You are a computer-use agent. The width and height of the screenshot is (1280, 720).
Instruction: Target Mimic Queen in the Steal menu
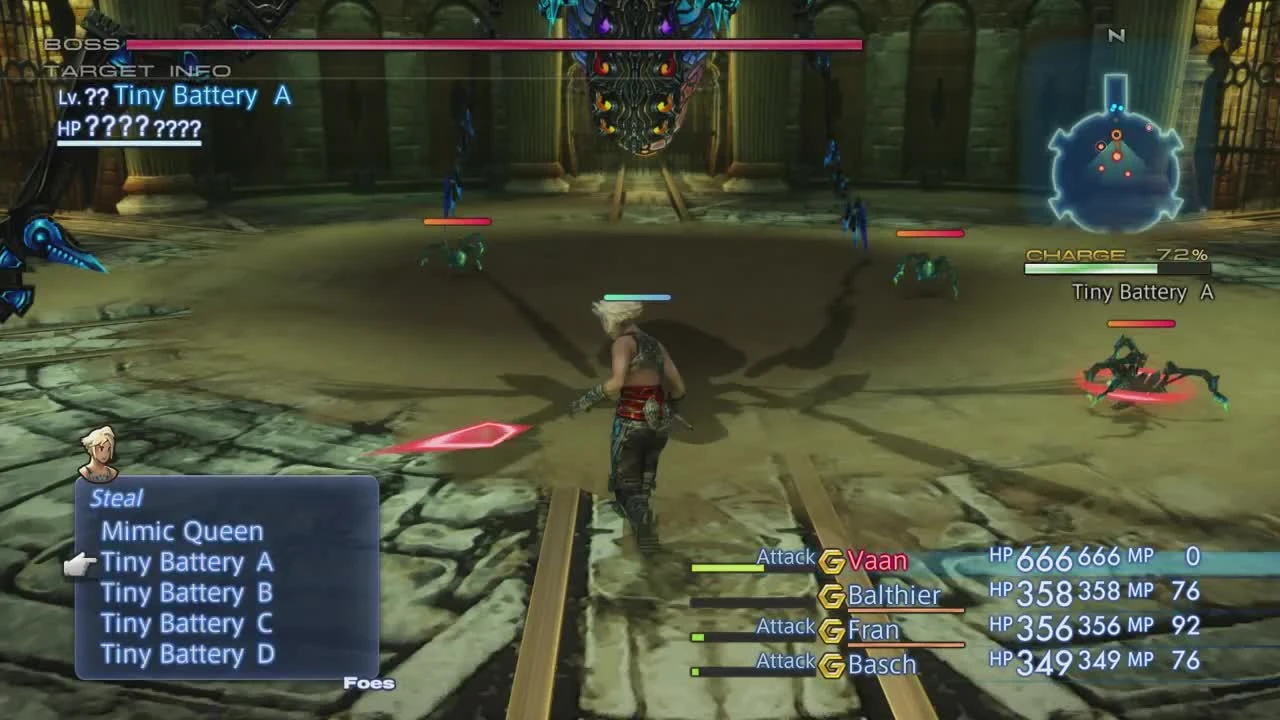tap(182, 531)
